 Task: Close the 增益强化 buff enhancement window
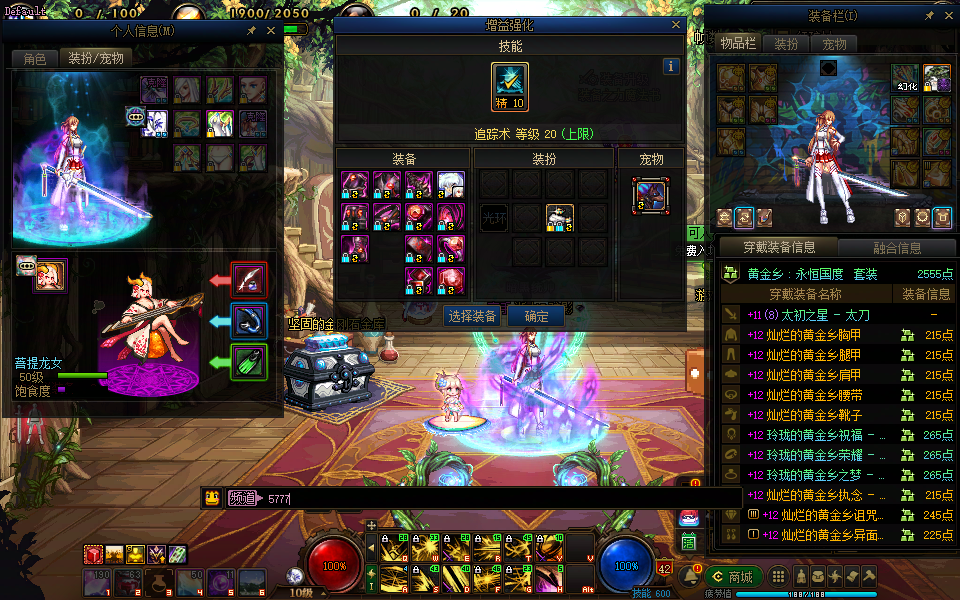(x=677, y=25)
